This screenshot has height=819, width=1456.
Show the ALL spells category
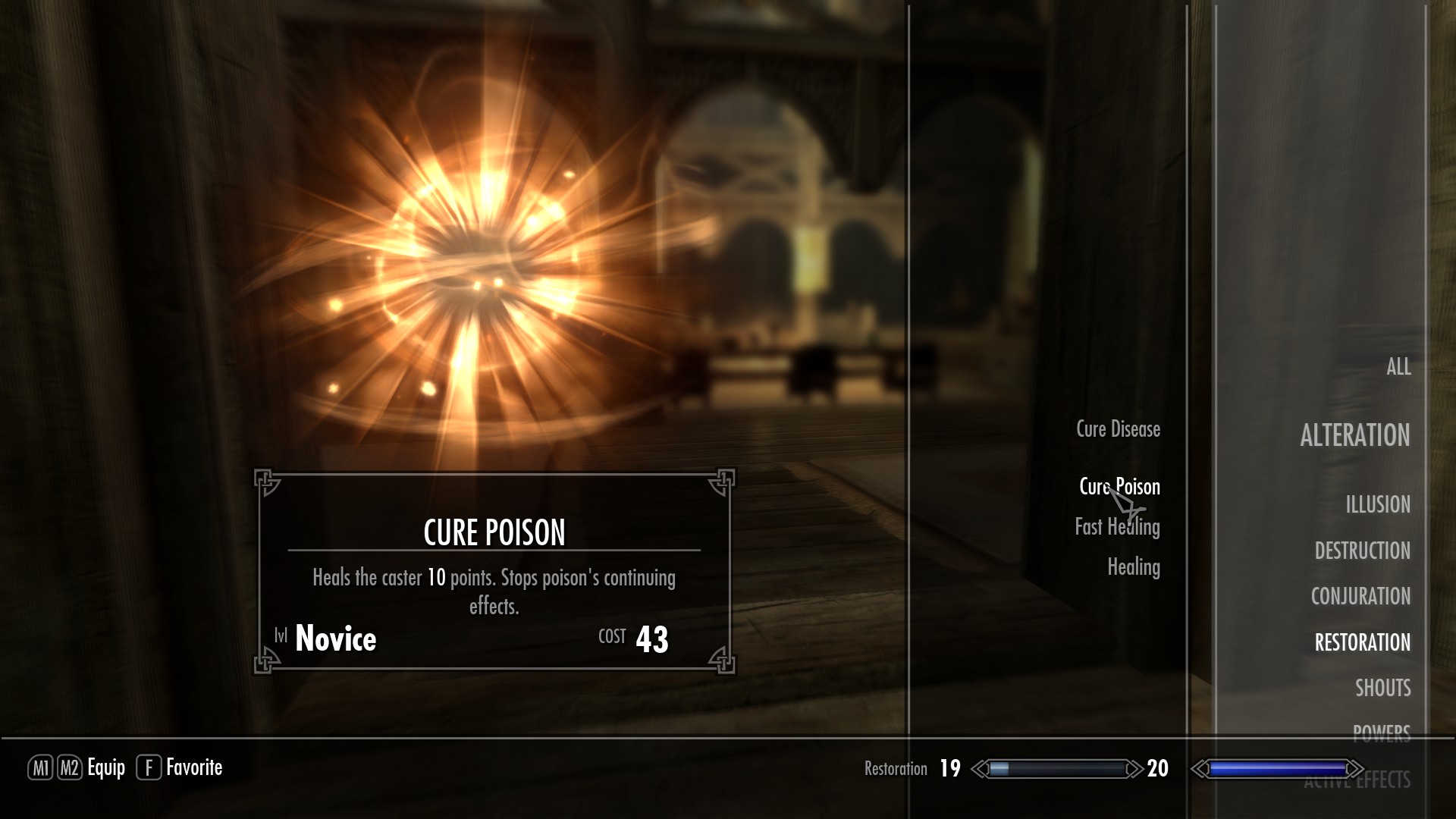coord(1398,367)
